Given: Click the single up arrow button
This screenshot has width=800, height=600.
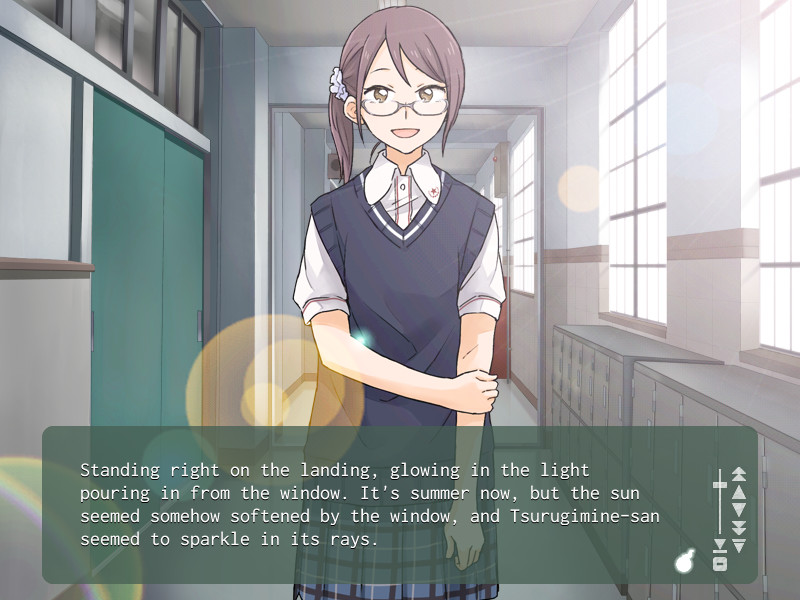Looking at the screenshot, I should (739, 491).
